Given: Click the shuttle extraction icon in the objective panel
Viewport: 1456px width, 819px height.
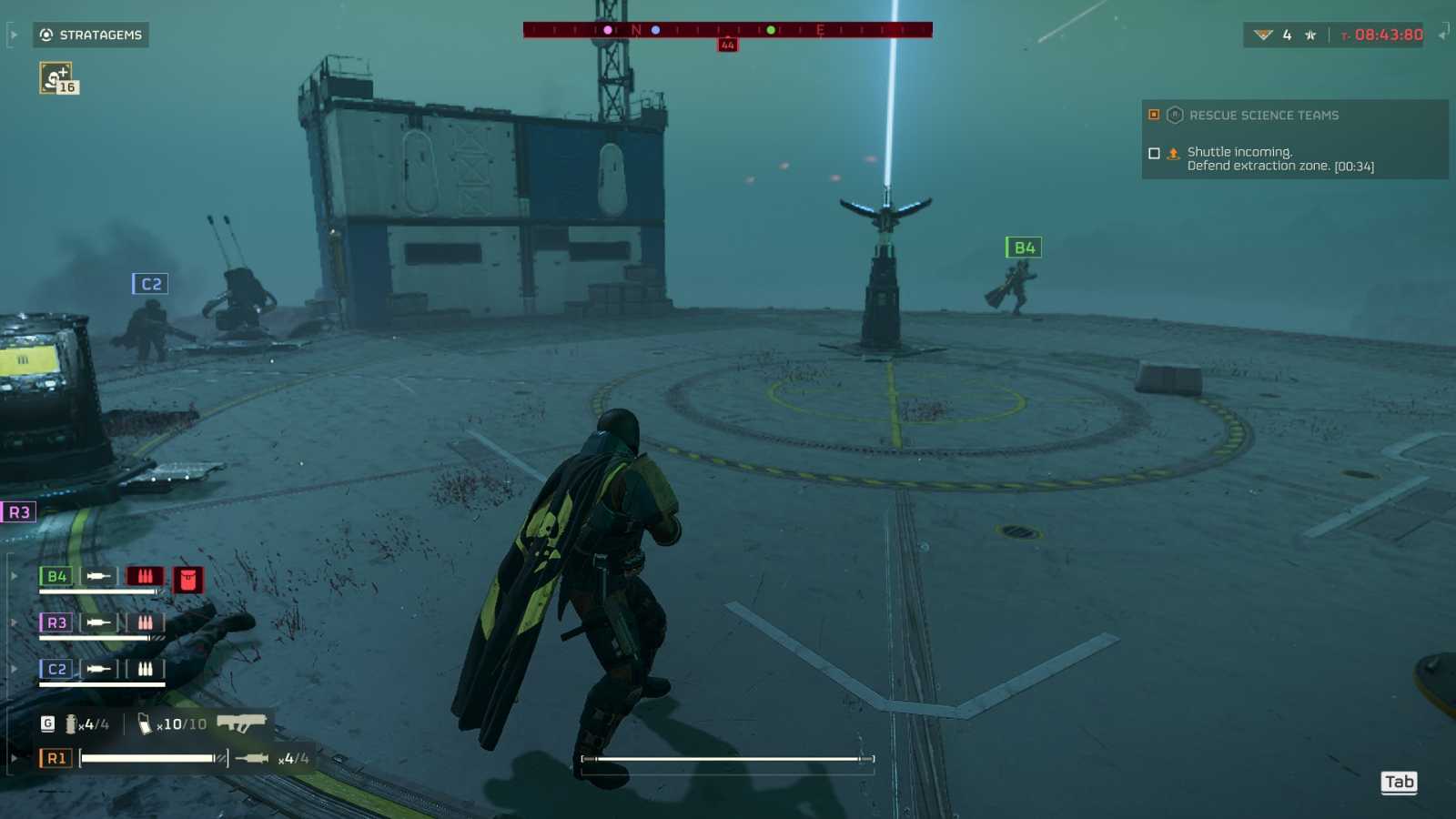Looking at the screenshot, I should pyautogui.click(x=1174, y=153).
